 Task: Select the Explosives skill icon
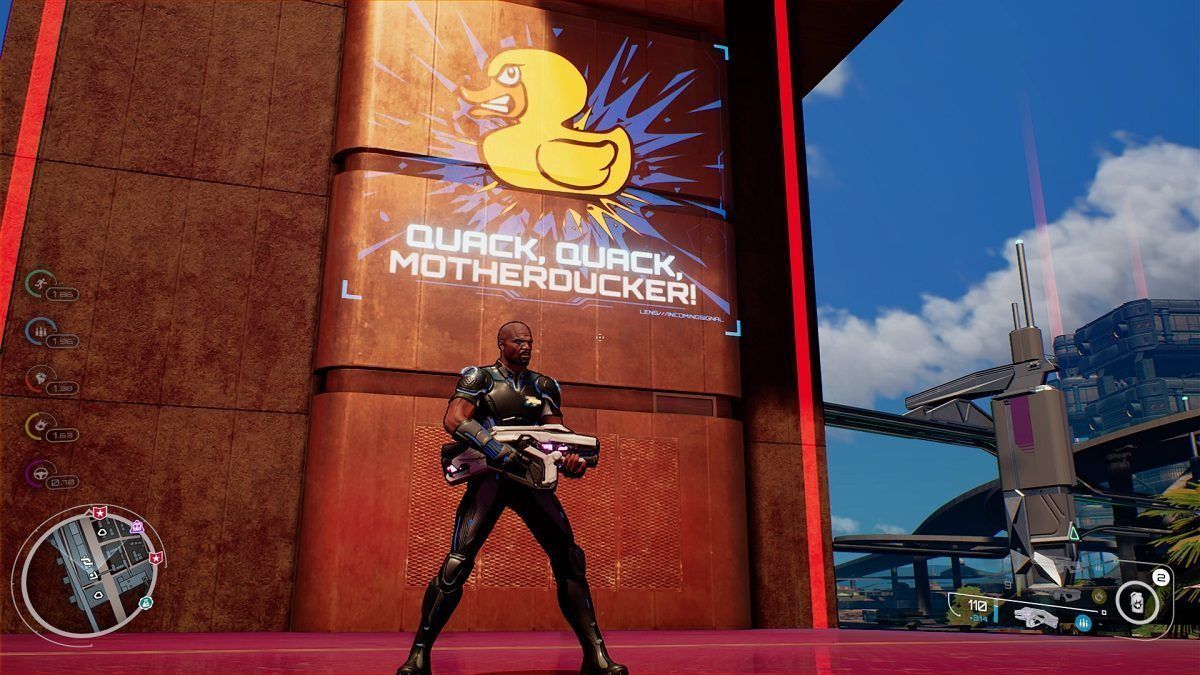pos(39,425)
